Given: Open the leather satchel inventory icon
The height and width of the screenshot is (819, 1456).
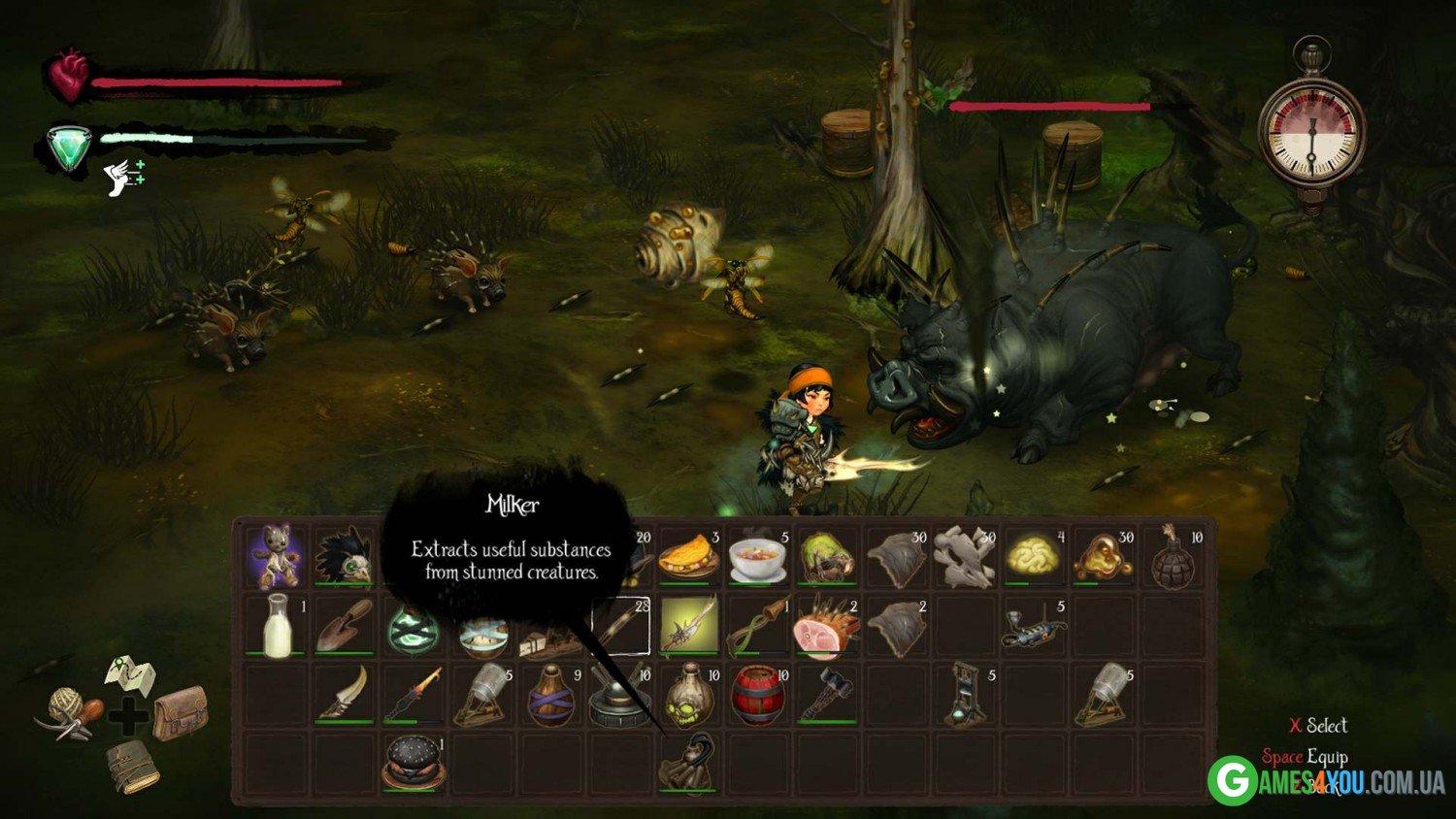Looking at the screenshot, I should tap(180, 714).
